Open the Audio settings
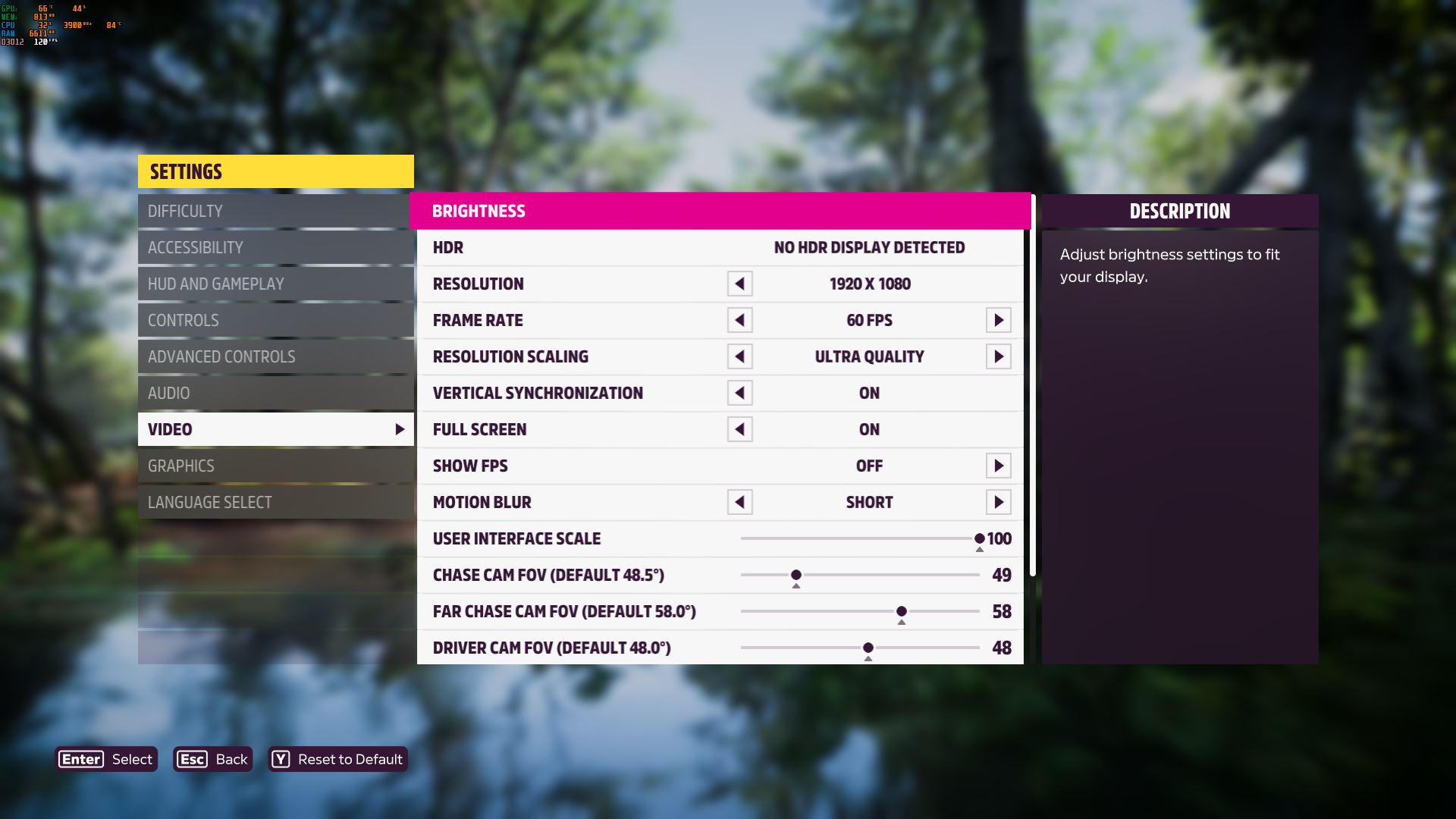The image size is (1456, 819). coord(275,393)
